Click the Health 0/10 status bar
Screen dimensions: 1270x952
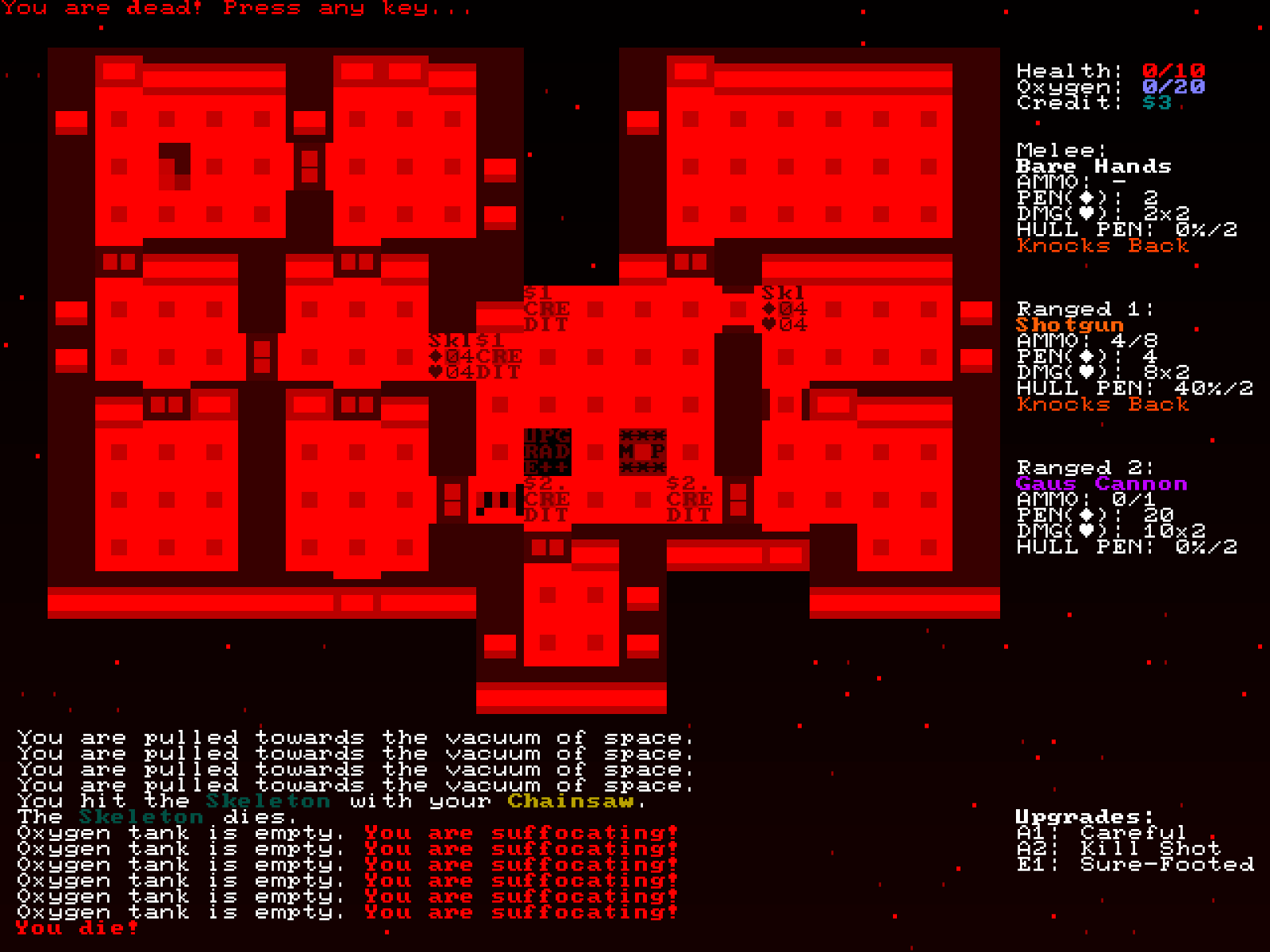pyautogui.click(x=1107, y=69)
